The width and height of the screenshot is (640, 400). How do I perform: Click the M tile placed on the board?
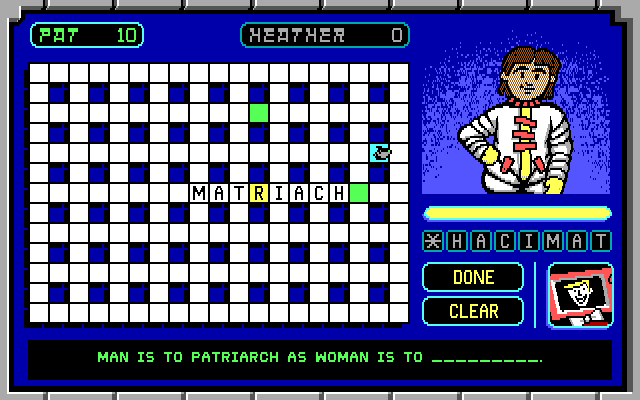click(199, 193)
